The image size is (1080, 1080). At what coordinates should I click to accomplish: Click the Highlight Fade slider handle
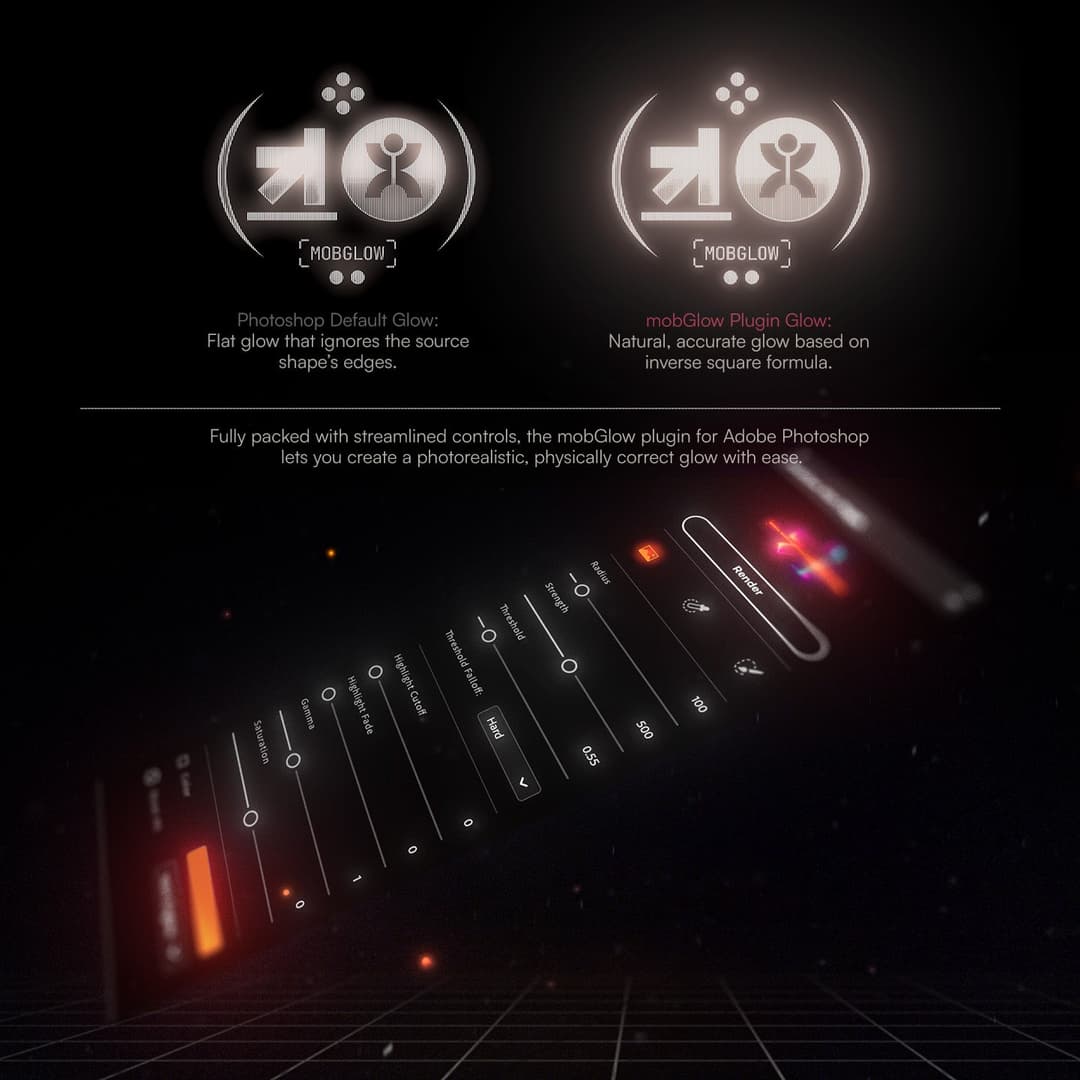pyautogui.click(x=328, y=693)
